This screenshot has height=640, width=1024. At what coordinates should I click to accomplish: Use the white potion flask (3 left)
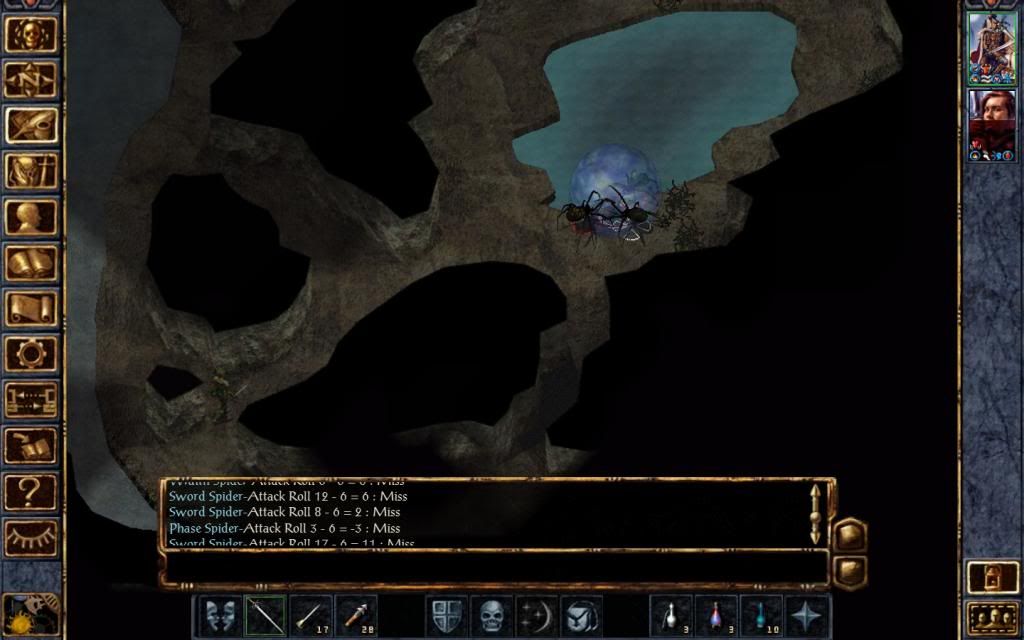671,615
